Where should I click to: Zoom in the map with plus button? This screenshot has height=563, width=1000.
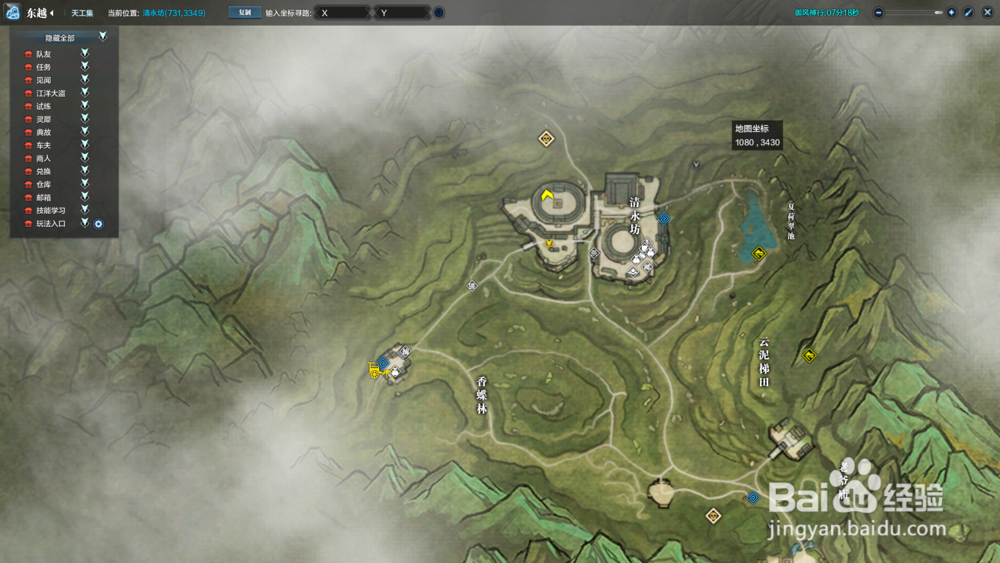click(951, 13)
